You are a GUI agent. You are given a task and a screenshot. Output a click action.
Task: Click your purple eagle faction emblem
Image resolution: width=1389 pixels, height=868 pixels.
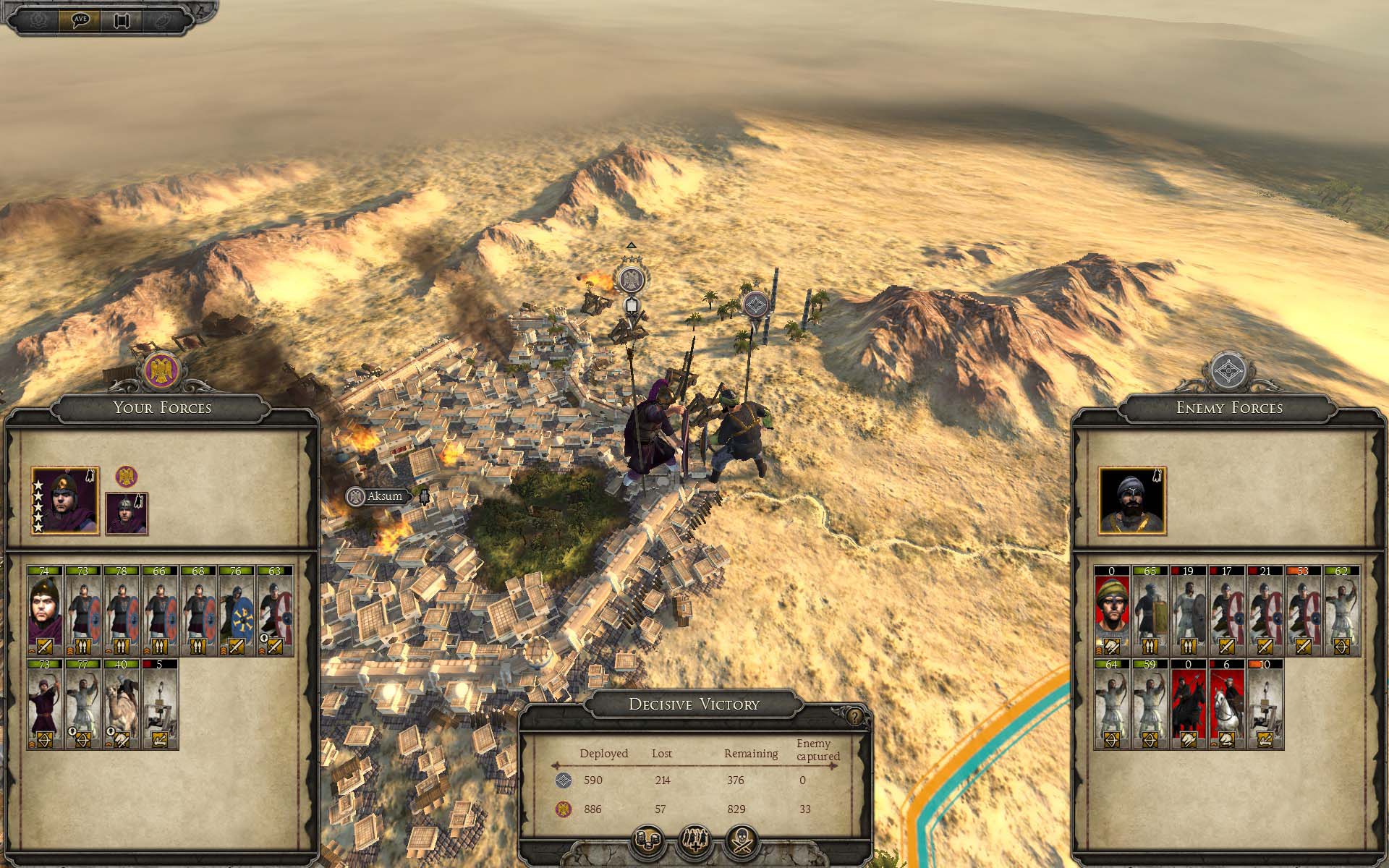tap(161, 370)
